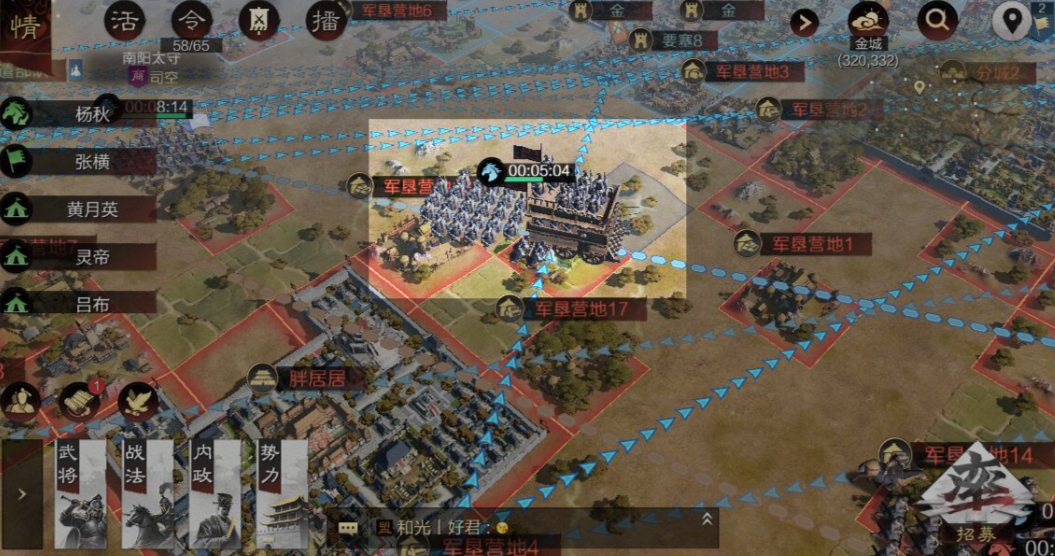The height and width of the screenshot is (556, 1055).
Task: Select 杨秋's army in the troop list
Action: pos(90,113)
